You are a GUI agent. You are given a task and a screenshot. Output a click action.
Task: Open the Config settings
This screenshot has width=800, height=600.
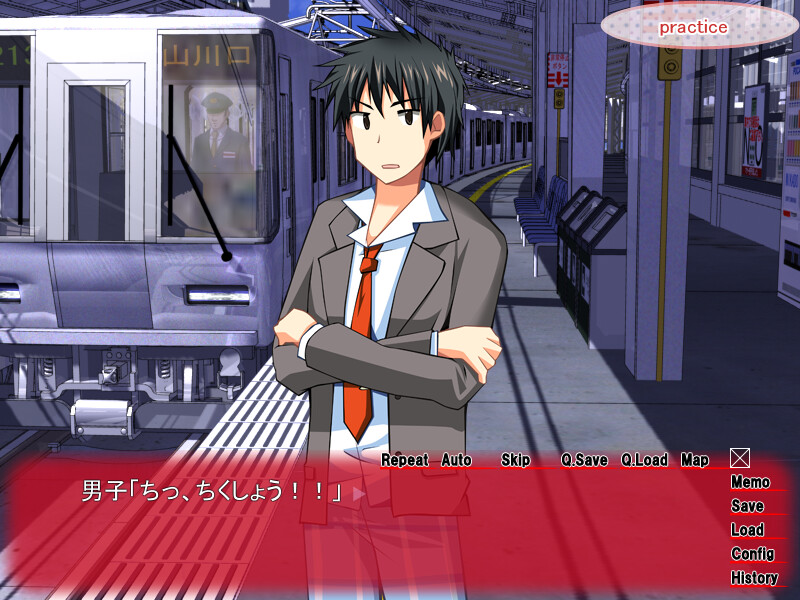(x=752, y=554)
